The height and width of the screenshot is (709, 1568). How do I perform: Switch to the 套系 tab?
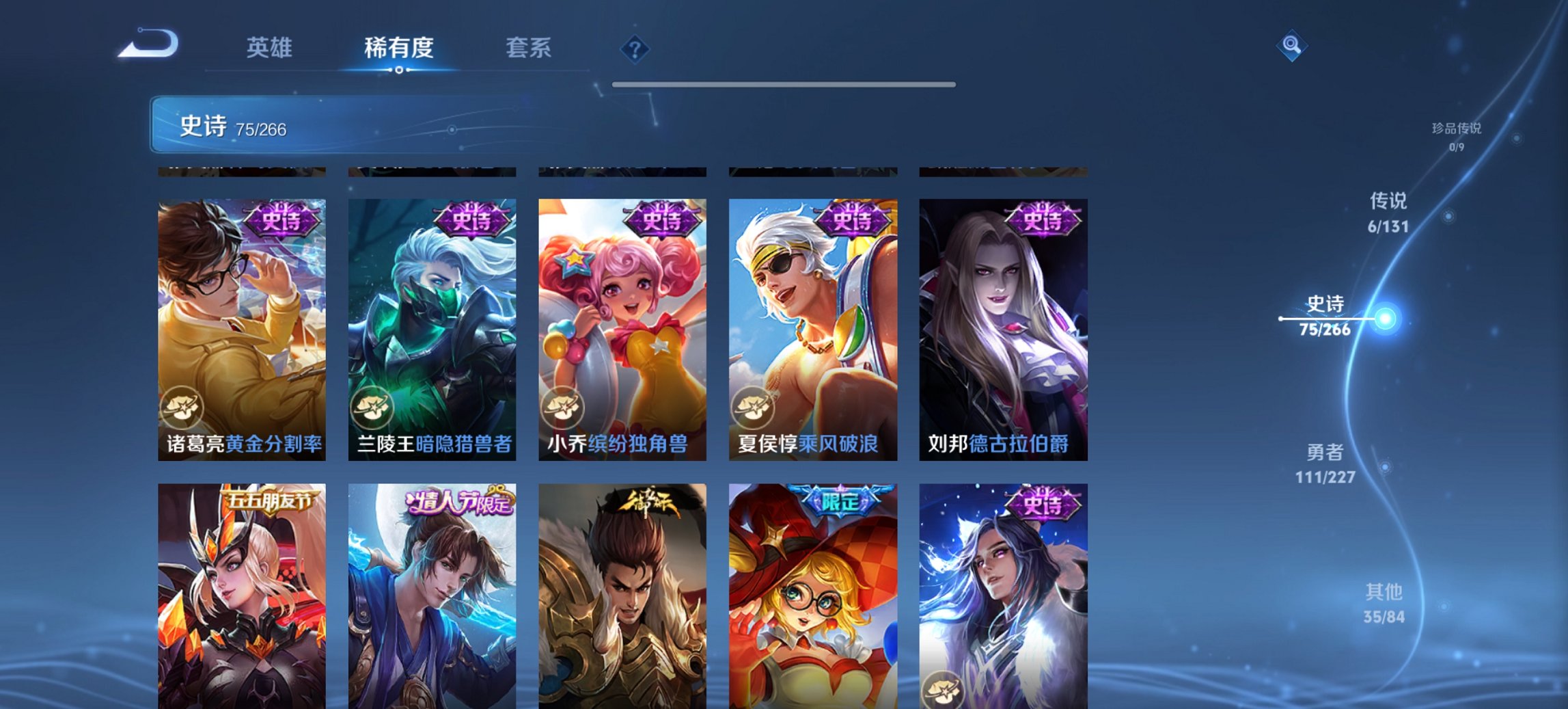pos(529,48)
